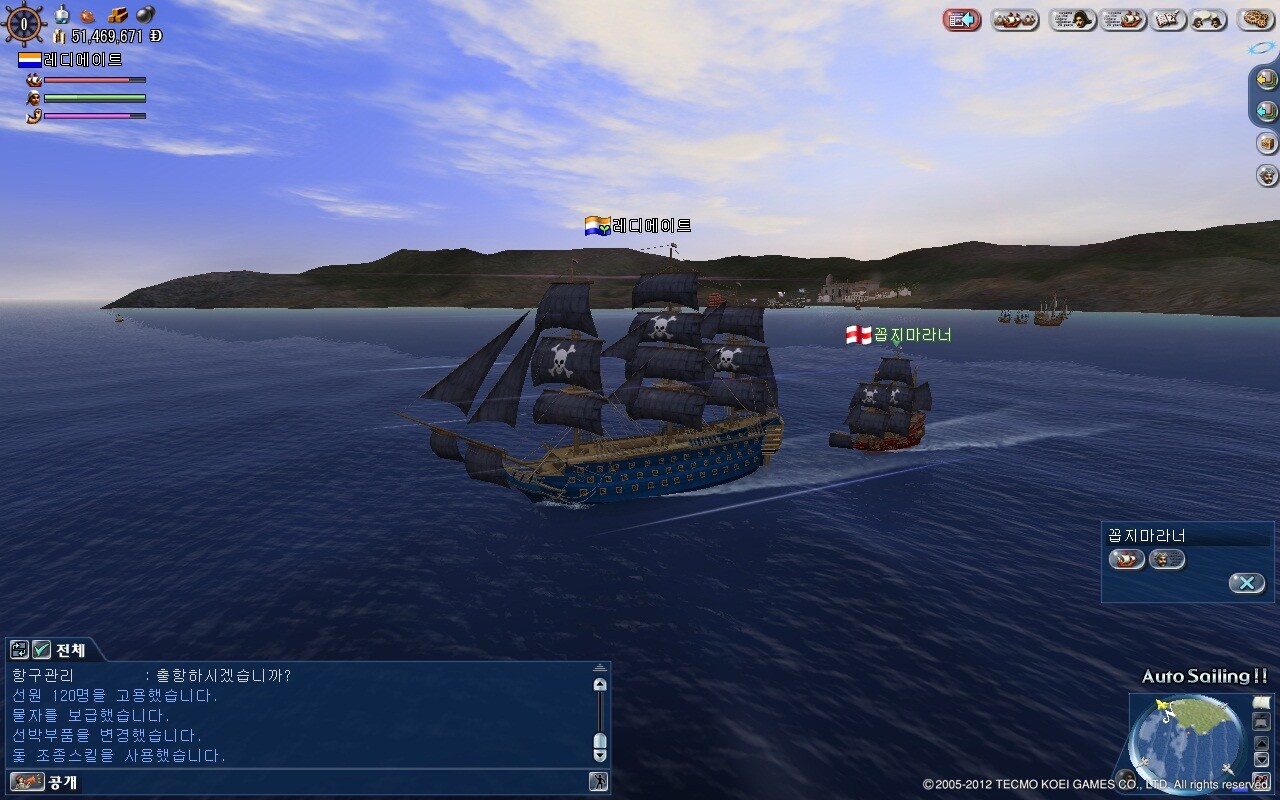Viewport: 1280px width, 800px height.
Task: Click the ship's wheel icon at top-left
Action: (x=24, y=24)
